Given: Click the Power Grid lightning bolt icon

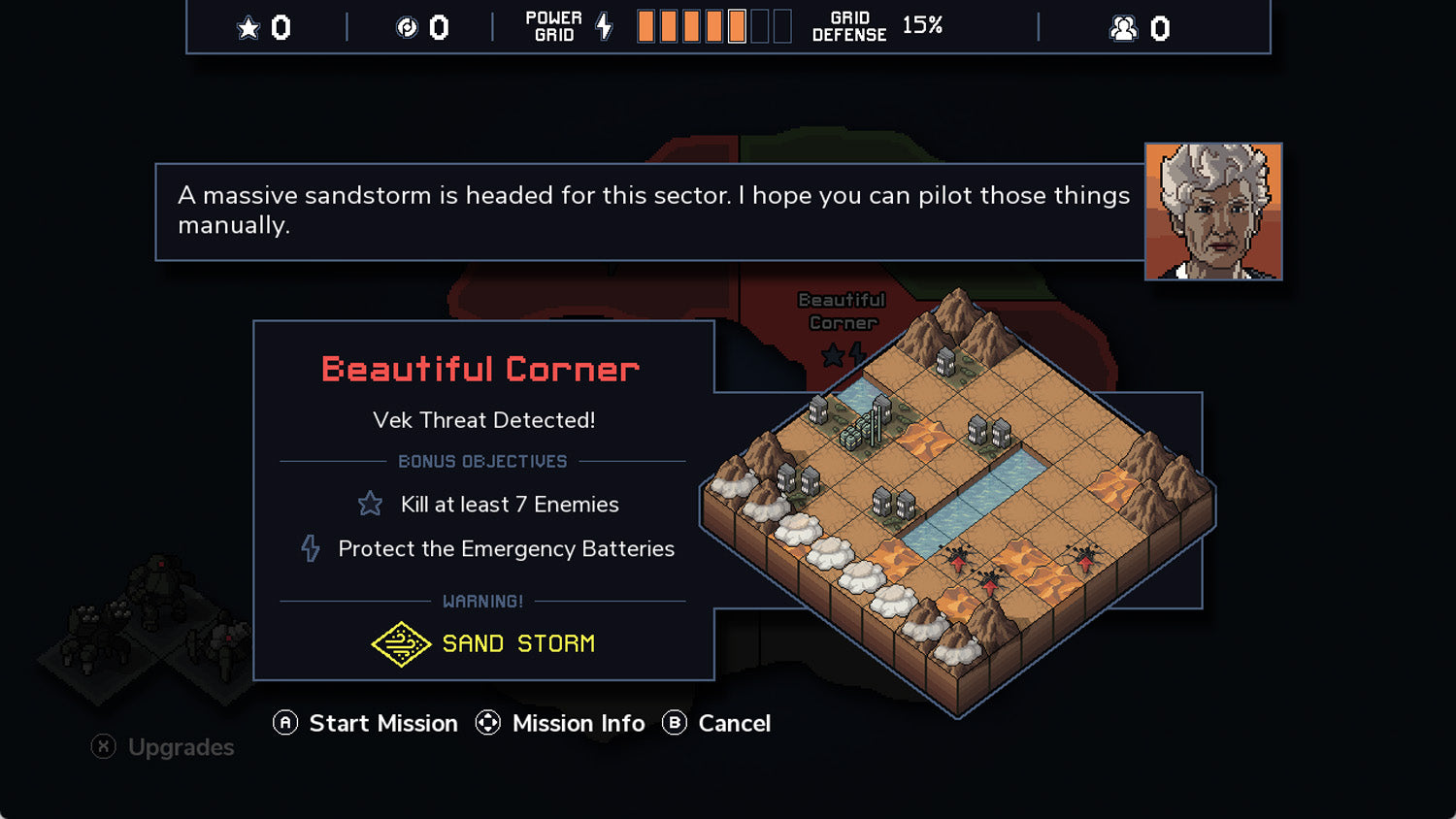Looking at the screenshot, I should pyautogui.click(x=605, y=26).
